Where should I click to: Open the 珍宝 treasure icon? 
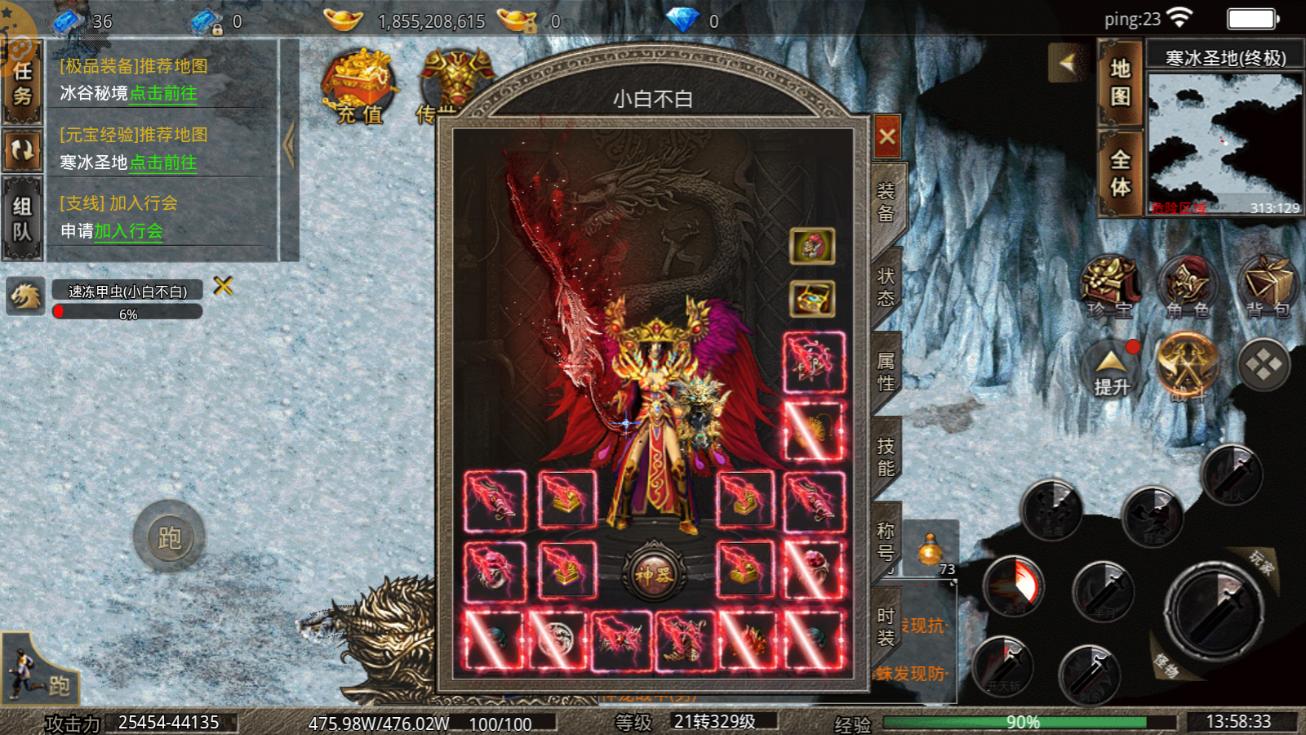[x=1110, y=287]
